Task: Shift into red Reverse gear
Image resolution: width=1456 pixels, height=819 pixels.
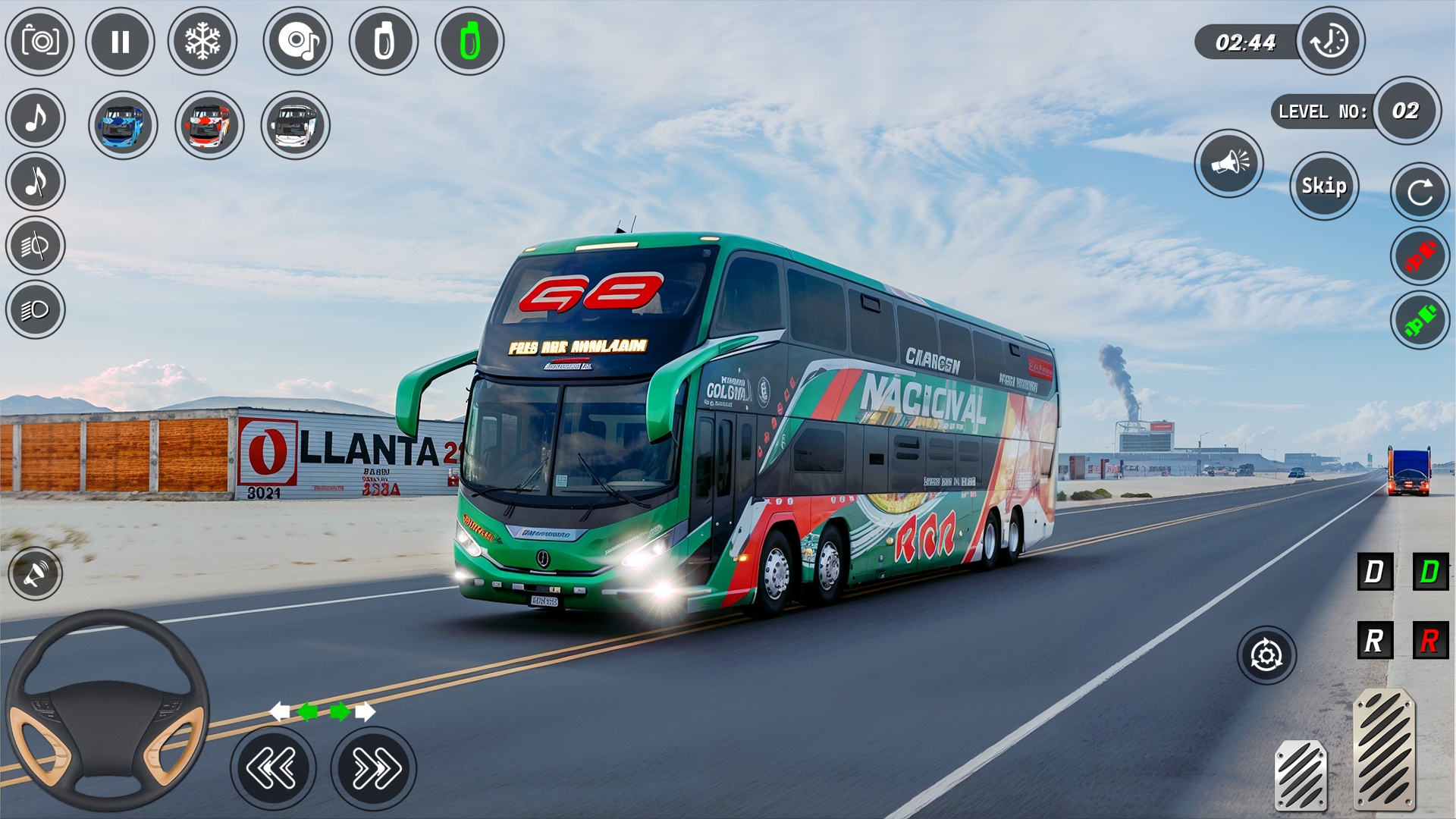Action: (x=1430, y=641)
